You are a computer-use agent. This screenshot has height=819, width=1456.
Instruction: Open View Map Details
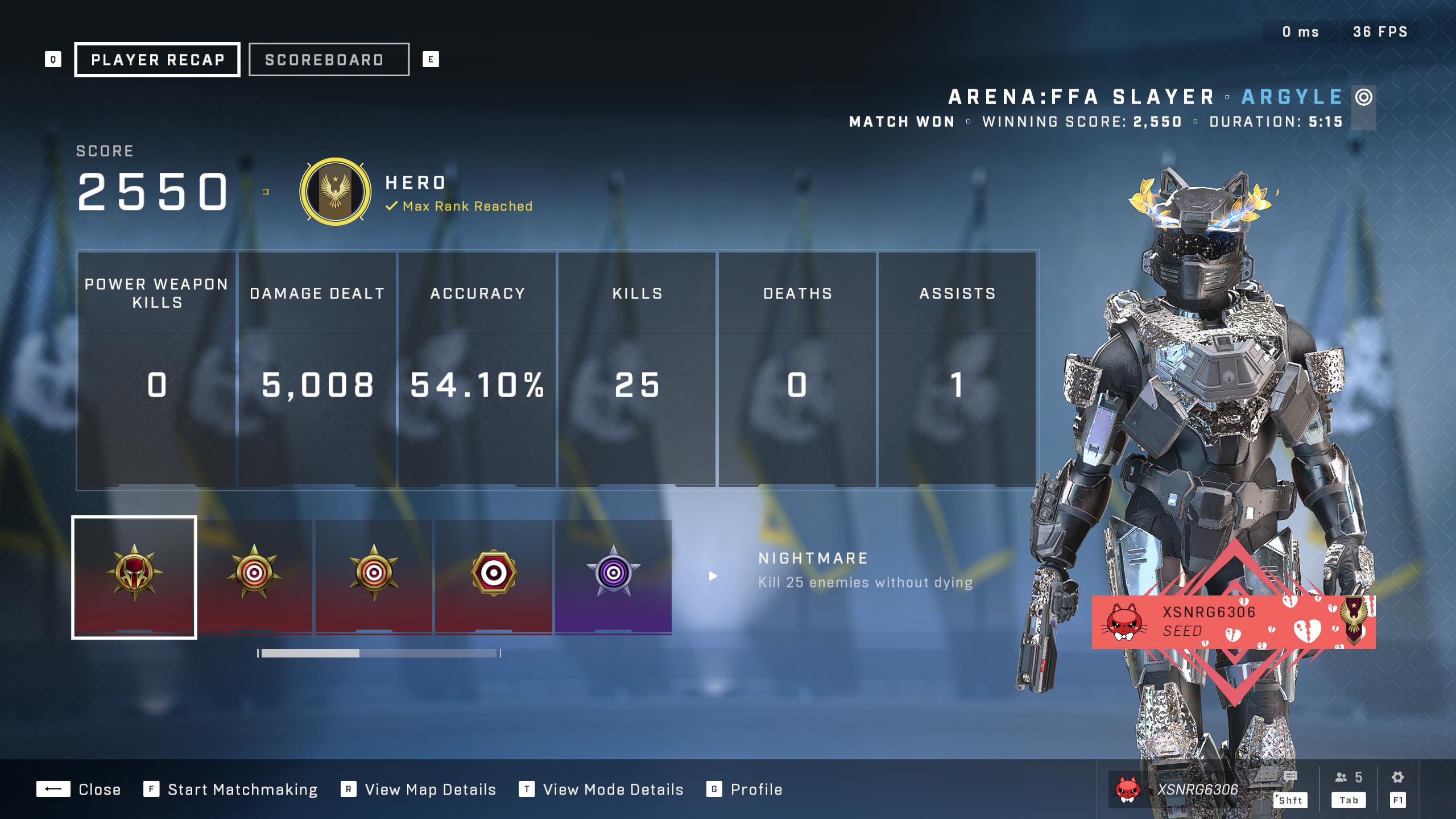pyautogui.click(x=419, y=789)
